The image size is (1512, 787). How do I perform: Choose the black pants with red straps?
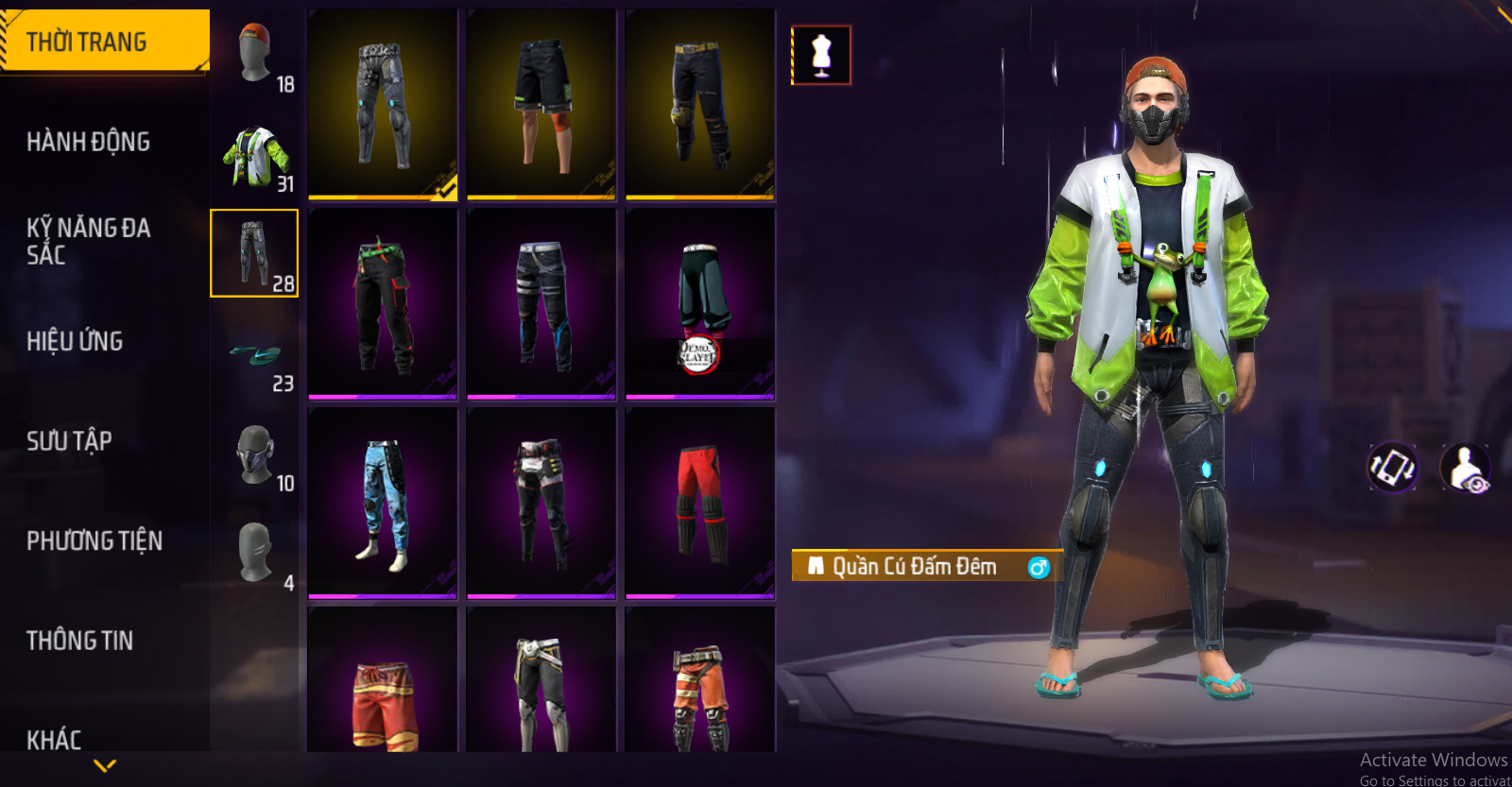point(383,304)
